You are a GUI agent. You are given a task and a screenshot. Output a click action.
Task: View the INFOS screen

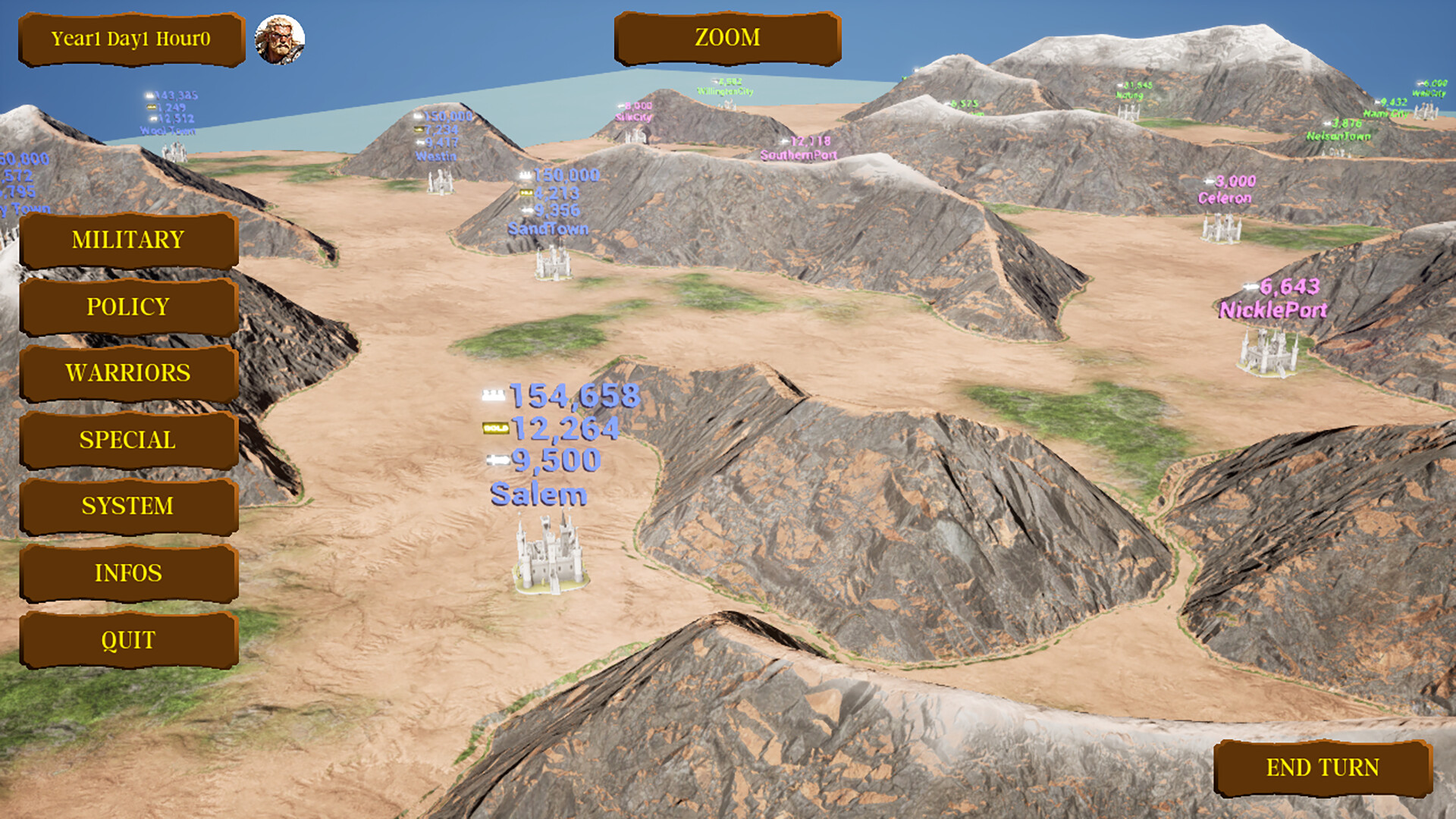(128, 573)
